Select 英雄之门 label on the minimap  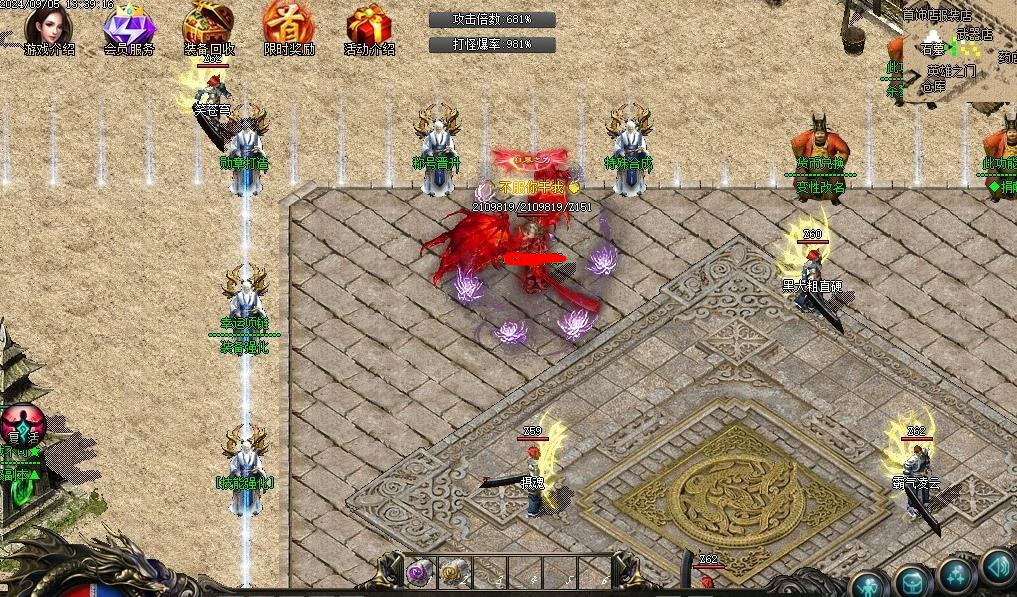coord(951,71)
